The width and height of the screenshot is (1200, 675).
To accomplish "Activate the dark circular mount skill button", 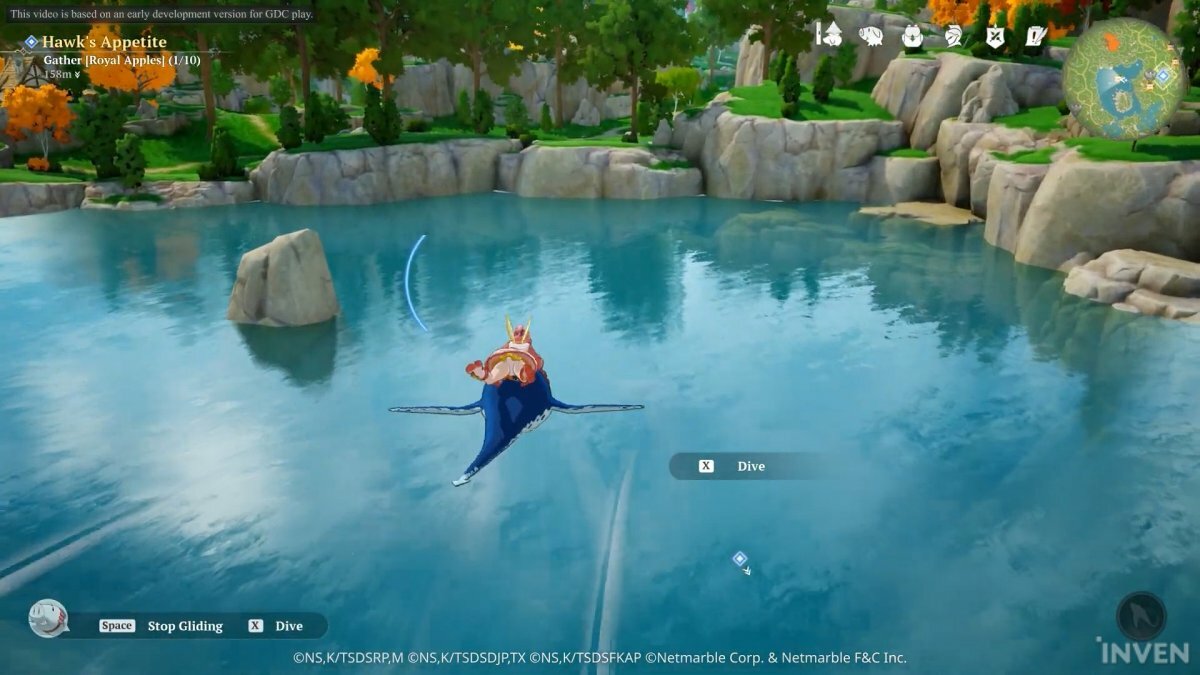I will click(x=1141, y=616).
